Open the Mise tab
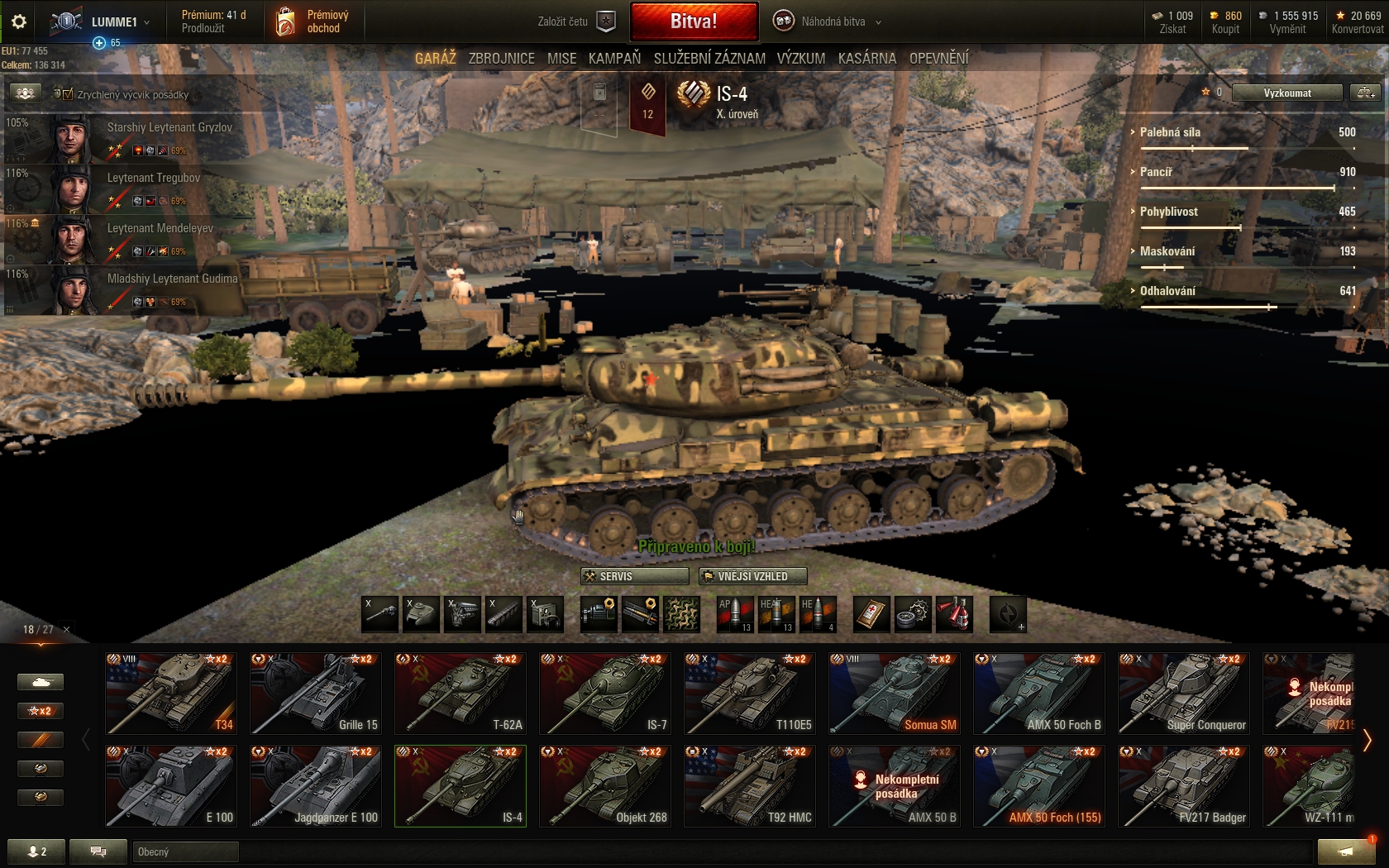1389x868 pixels. pos(561,59)
